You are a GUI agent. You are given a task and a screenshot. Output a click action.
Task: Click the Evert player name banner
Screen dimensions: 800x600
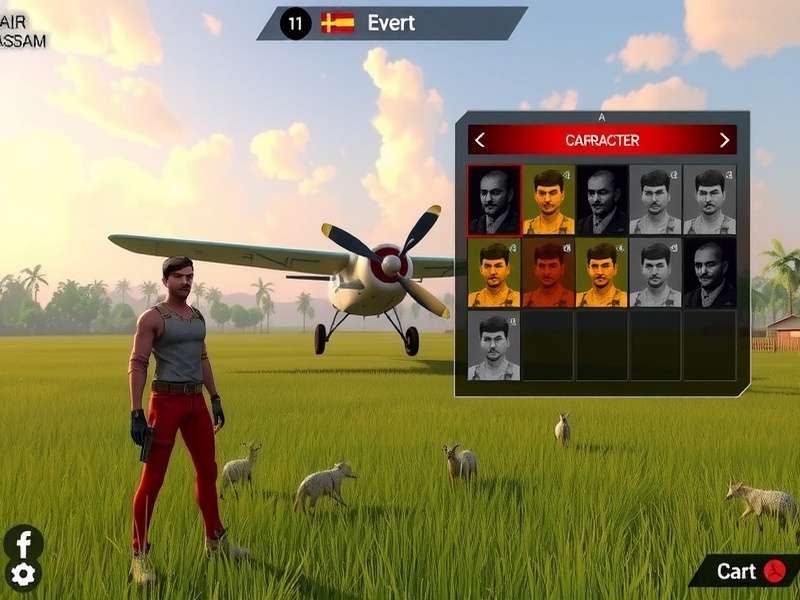click(x=391, y=23)
